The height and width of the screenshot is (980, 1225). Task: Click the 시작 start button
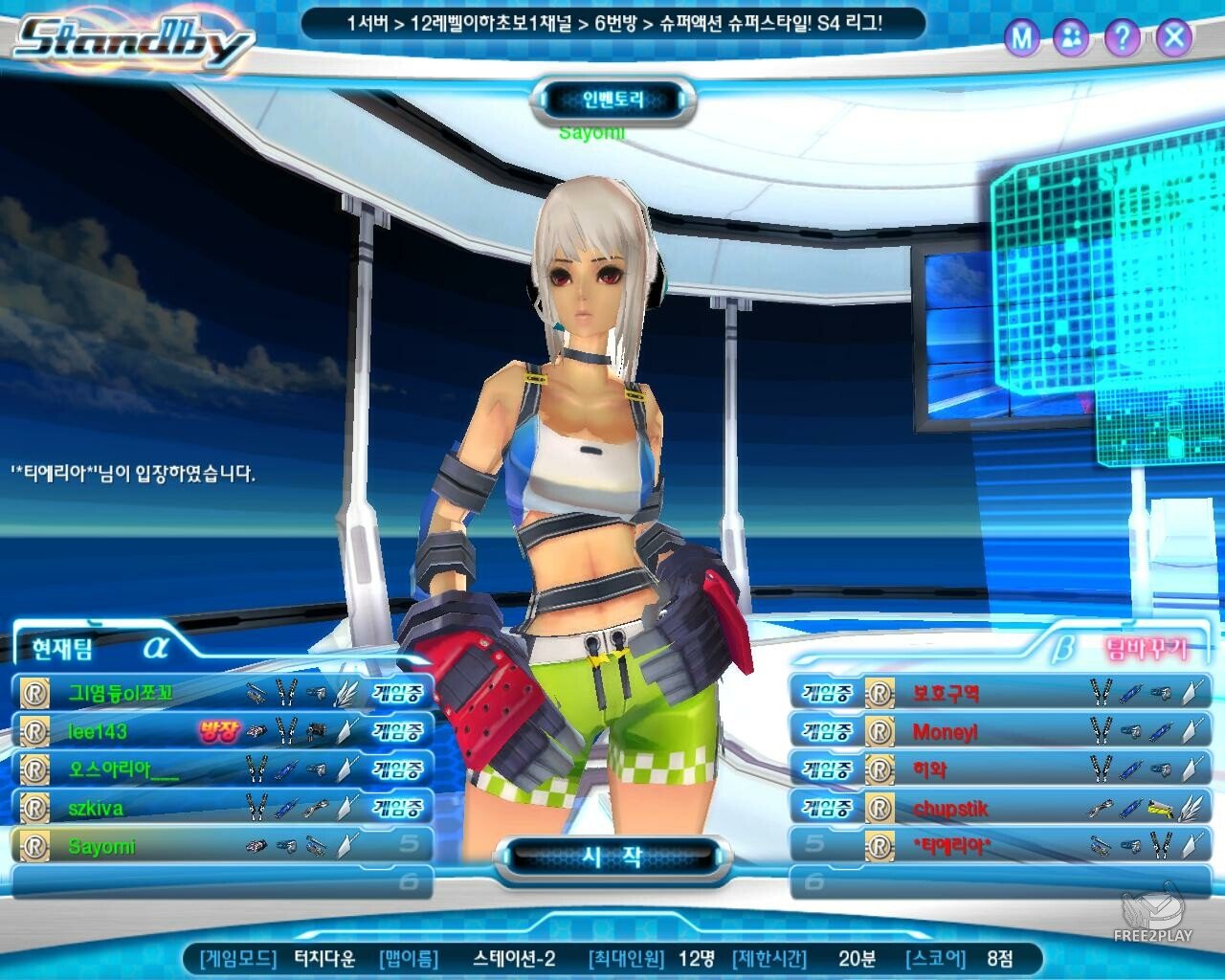pyautogui.click(x=612, y=857)
